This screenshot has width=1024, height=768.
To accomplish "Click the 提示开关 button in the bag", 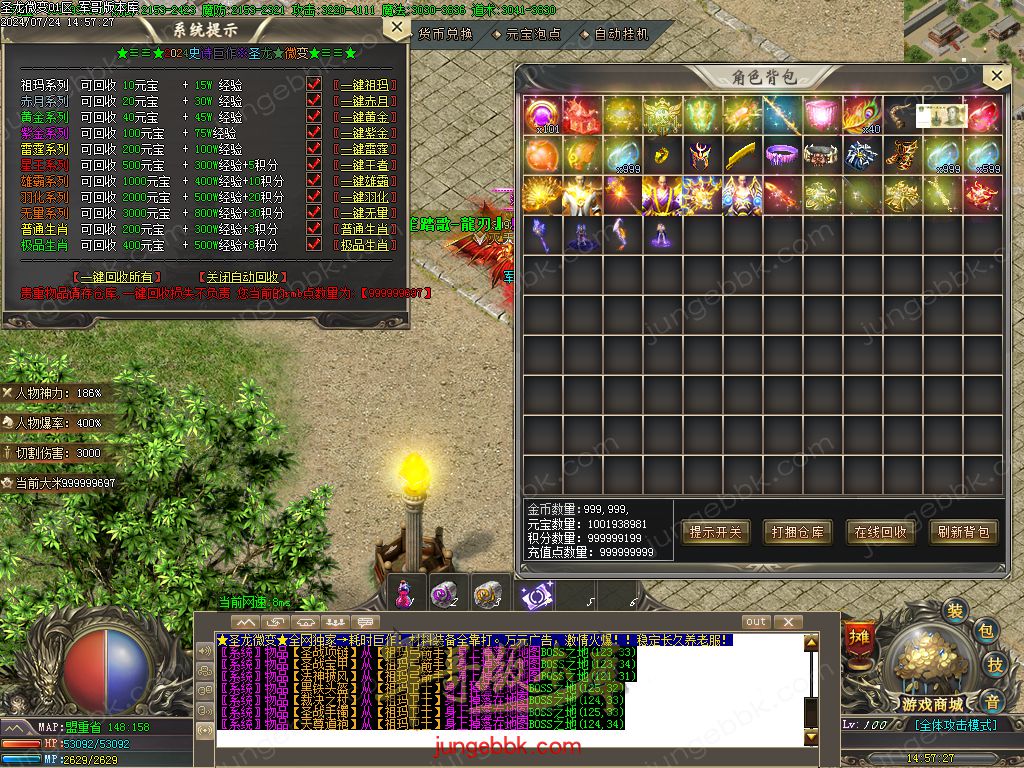I will click(x=715, y=532).
